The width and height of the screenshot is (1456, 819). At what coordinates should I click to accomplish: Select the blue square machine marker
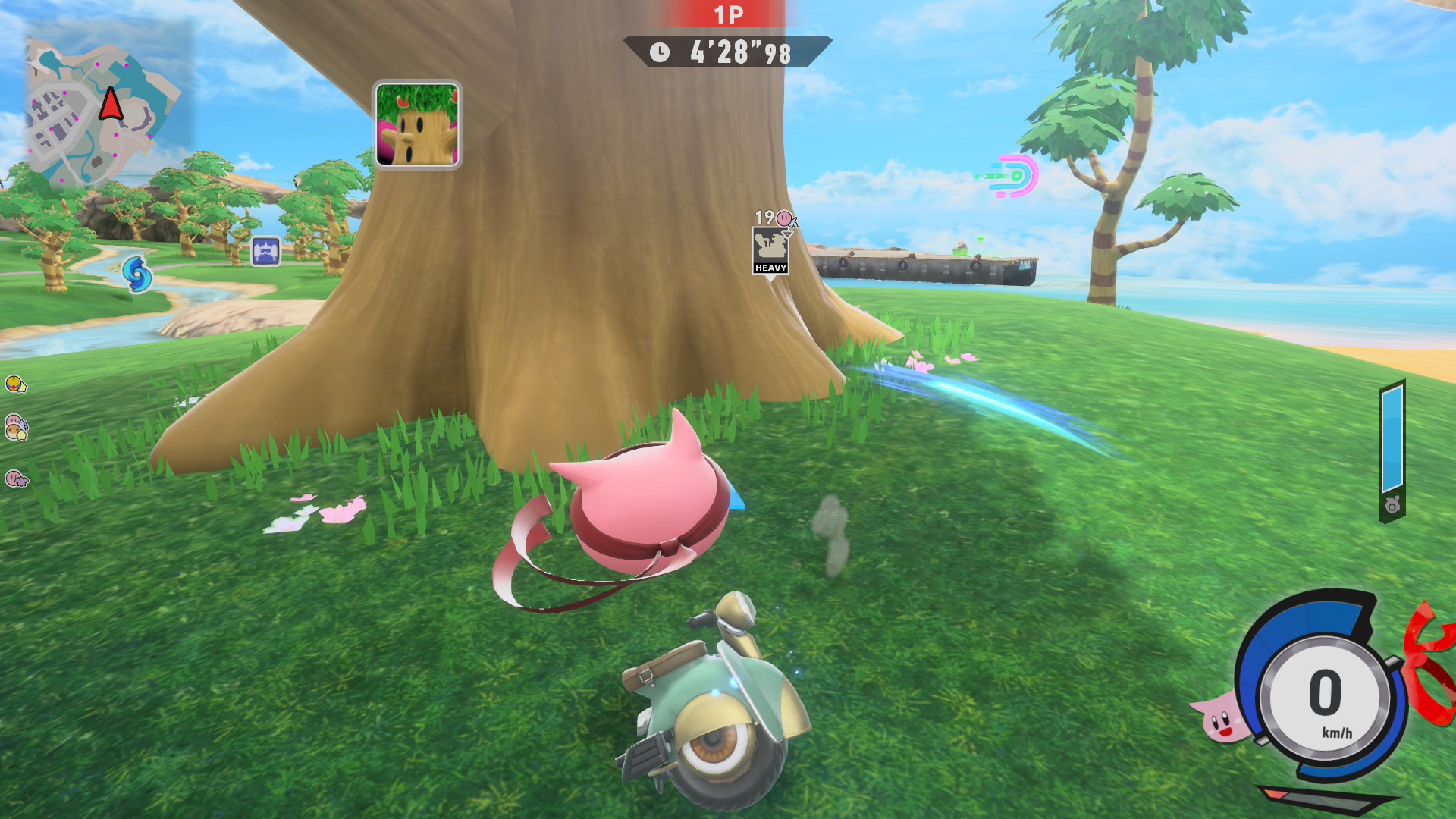pos(265,251)
